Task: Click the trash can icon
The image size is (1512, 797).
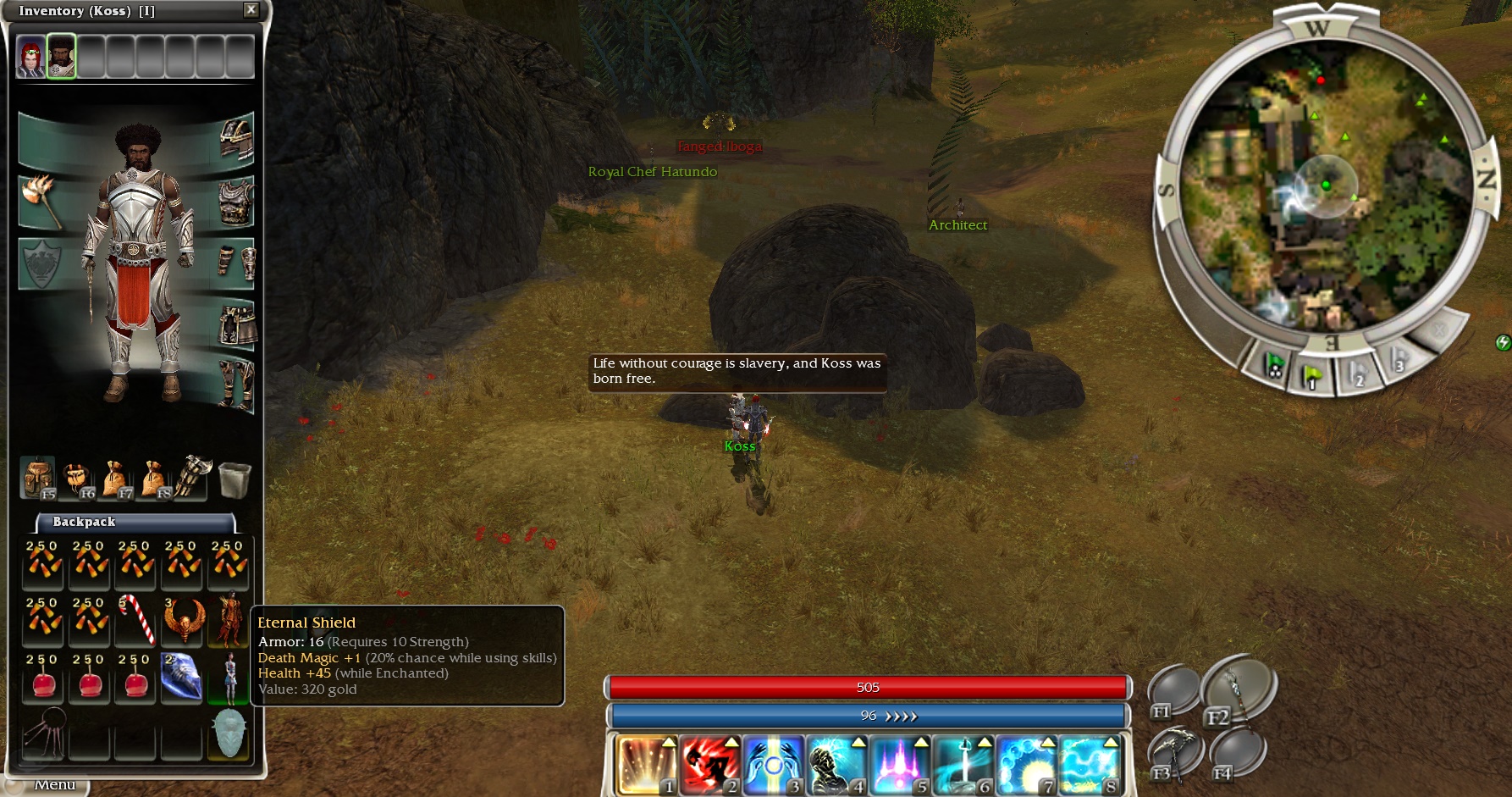Action: tap(234, 479)
